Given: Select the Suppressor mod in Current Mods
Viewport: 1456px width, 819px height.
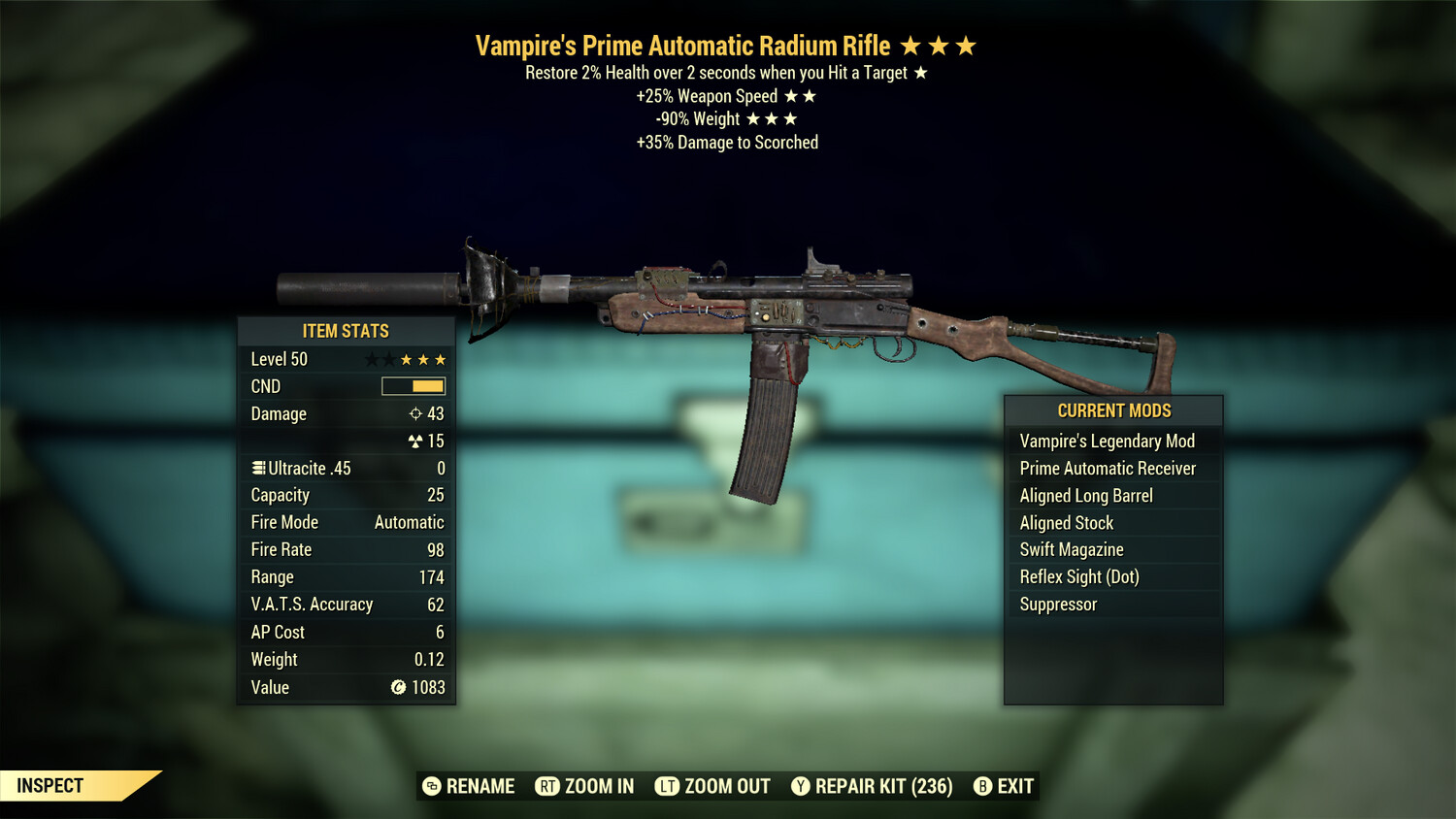Looking at the screenshot, I should [x=1058, y=605].
